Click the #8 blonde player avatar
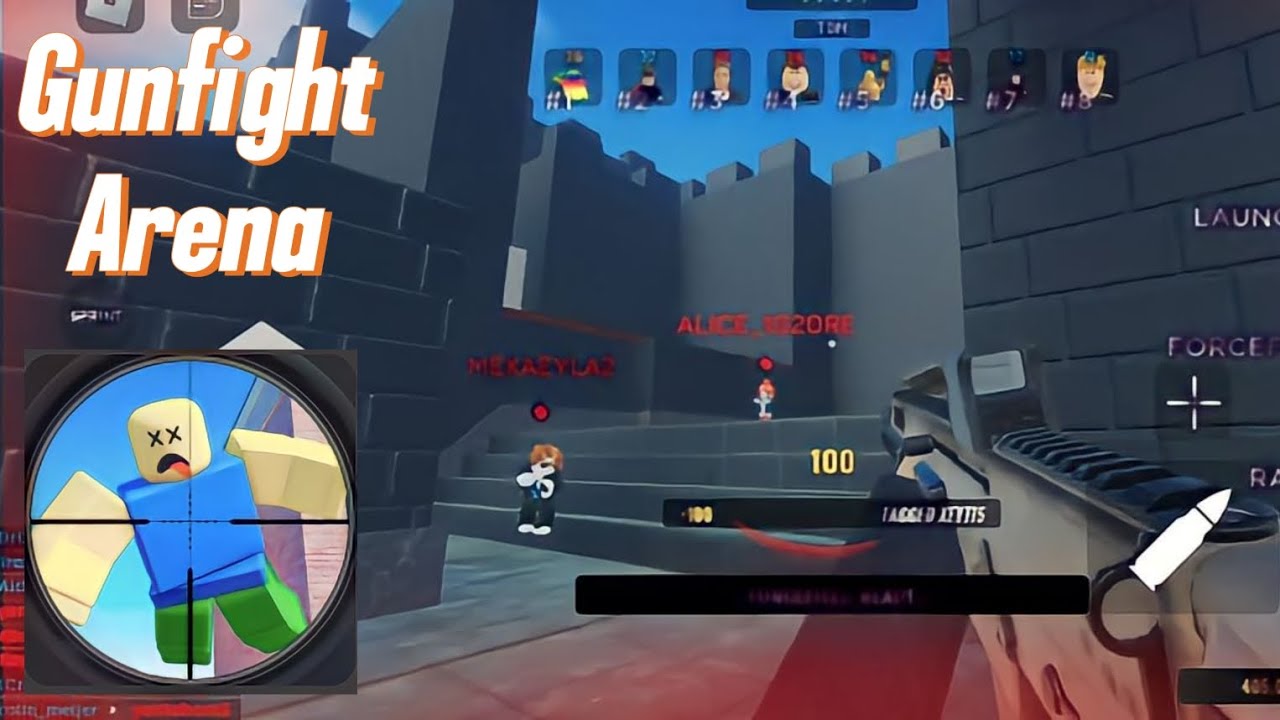This screenshot has width=1280, height=720. (x=1090, y=77)
